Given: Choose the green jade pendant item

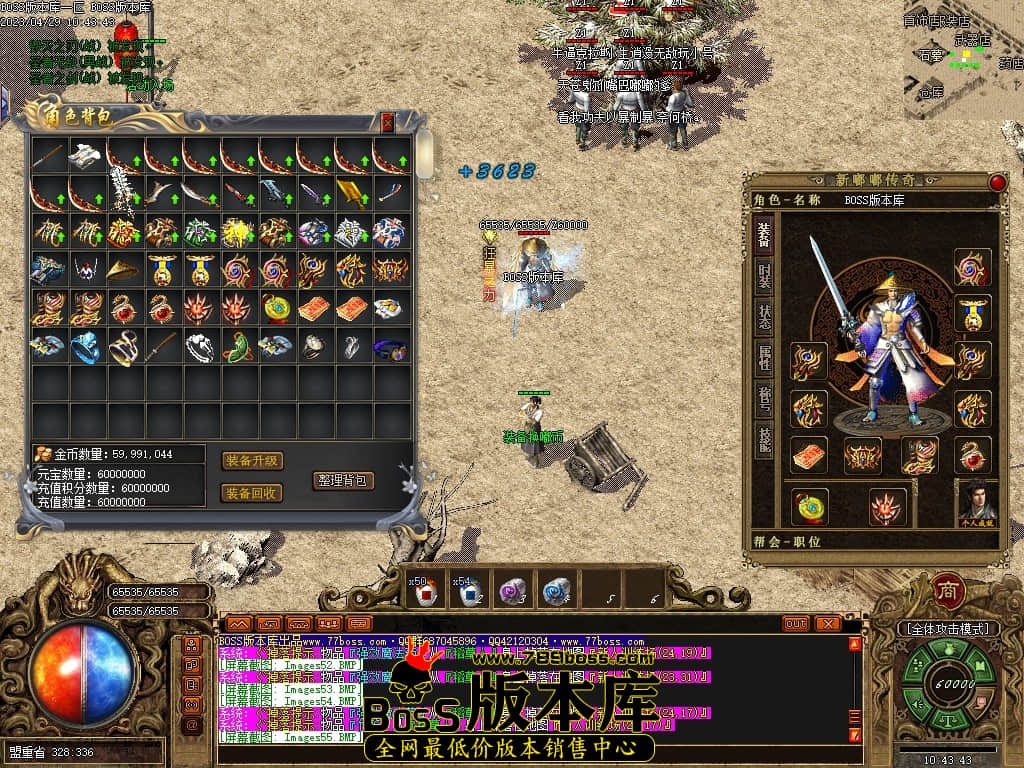Looking at the screenshot, I should [238, 347].
